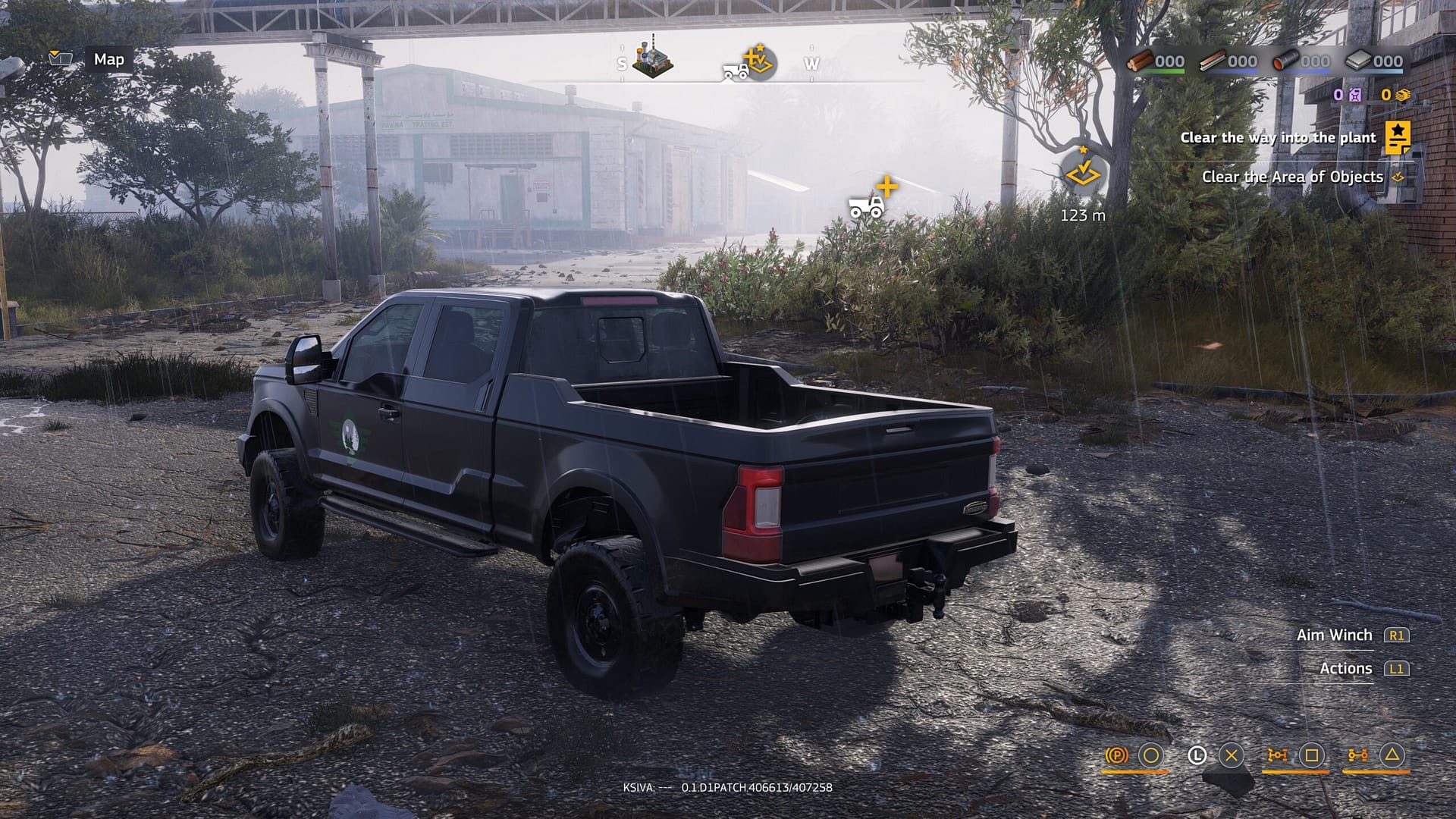This screenshot has height=819, width=1456.
Task: Select the concrete pipe resource icon
Action: pyautogui.click(x=1287, y=61)
